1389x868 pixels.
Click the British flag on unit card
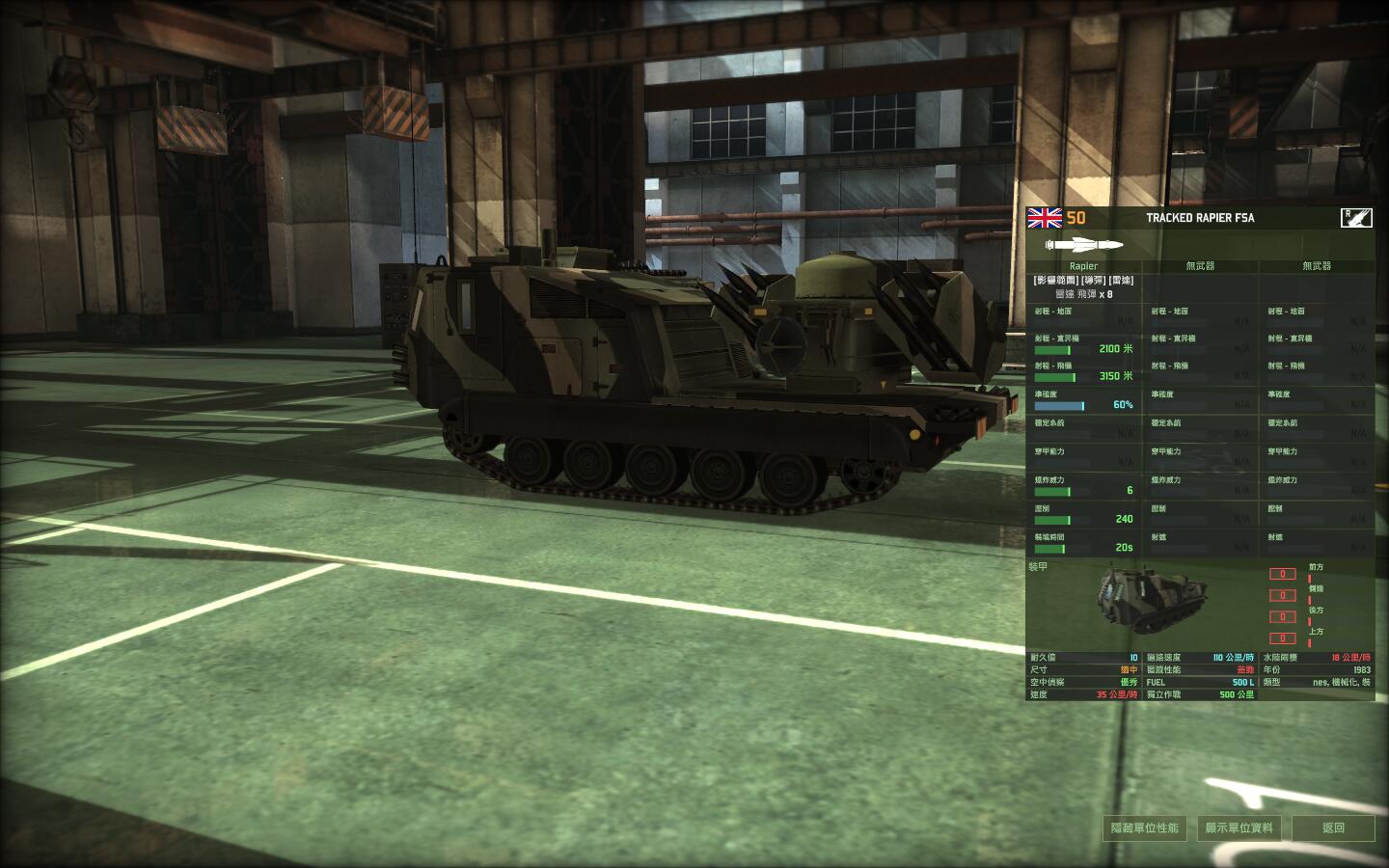pos(1045,218)
